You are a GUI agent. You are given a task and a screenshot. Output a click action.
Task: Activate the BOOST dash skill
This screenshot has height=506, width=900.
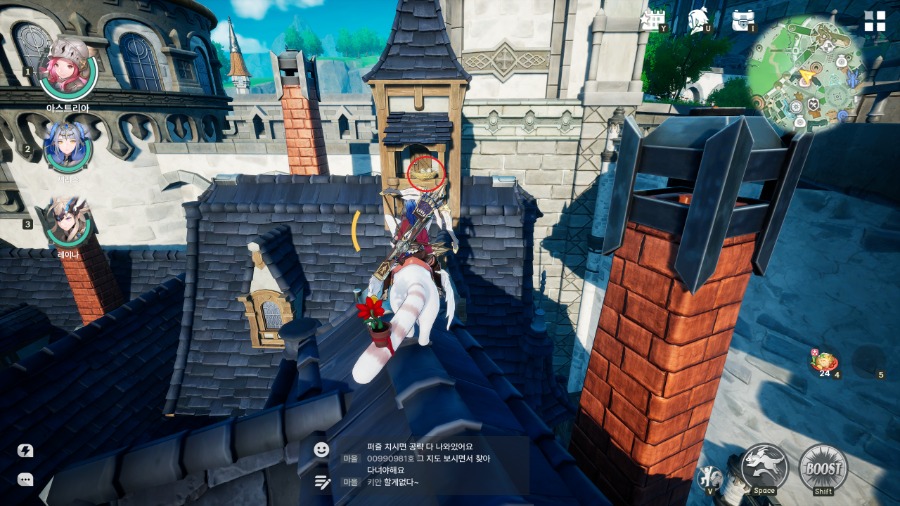click(x=823, y=466)
